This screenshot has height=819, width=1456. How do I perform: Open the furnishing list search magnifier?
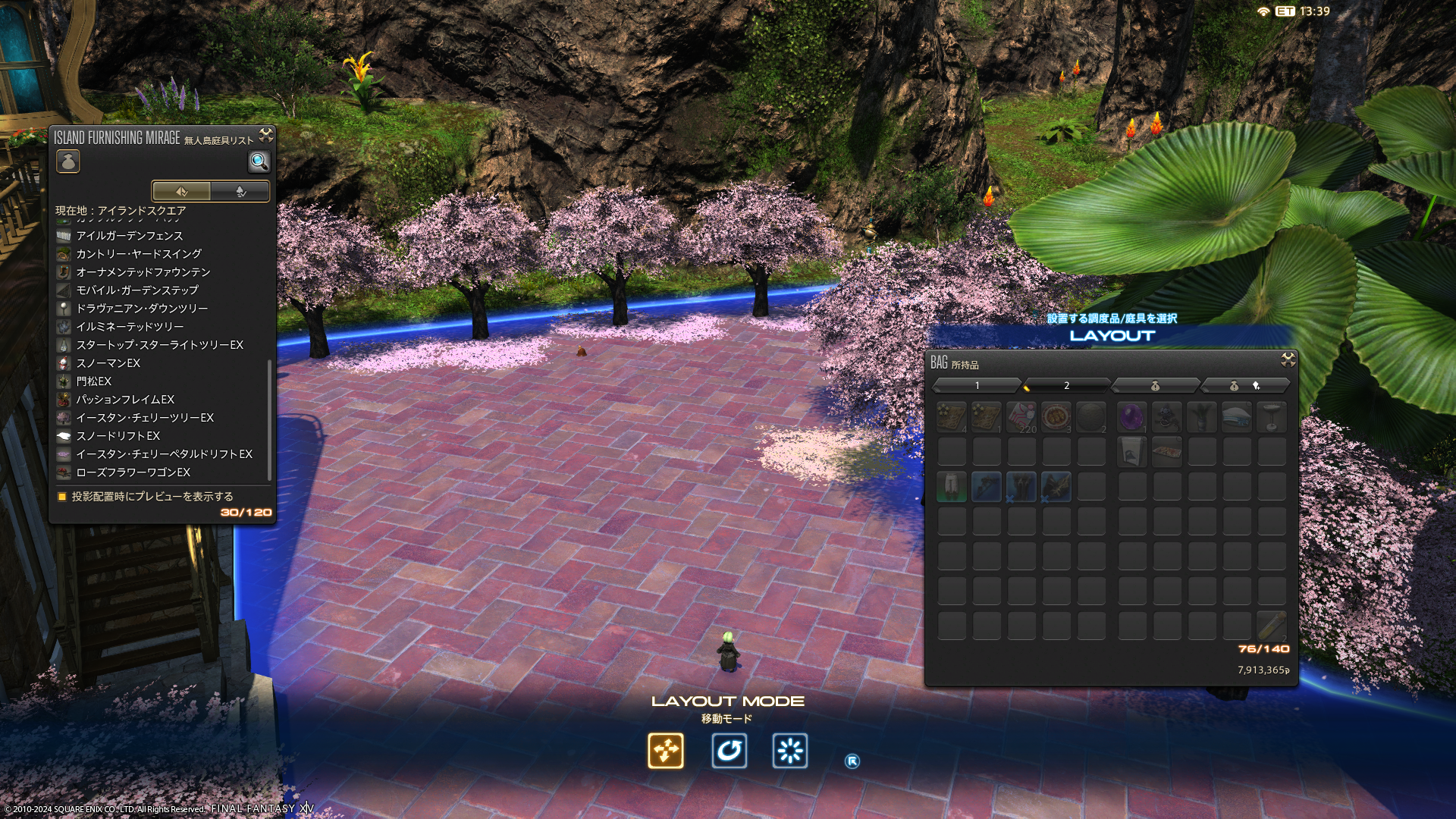tap(259, 162)
